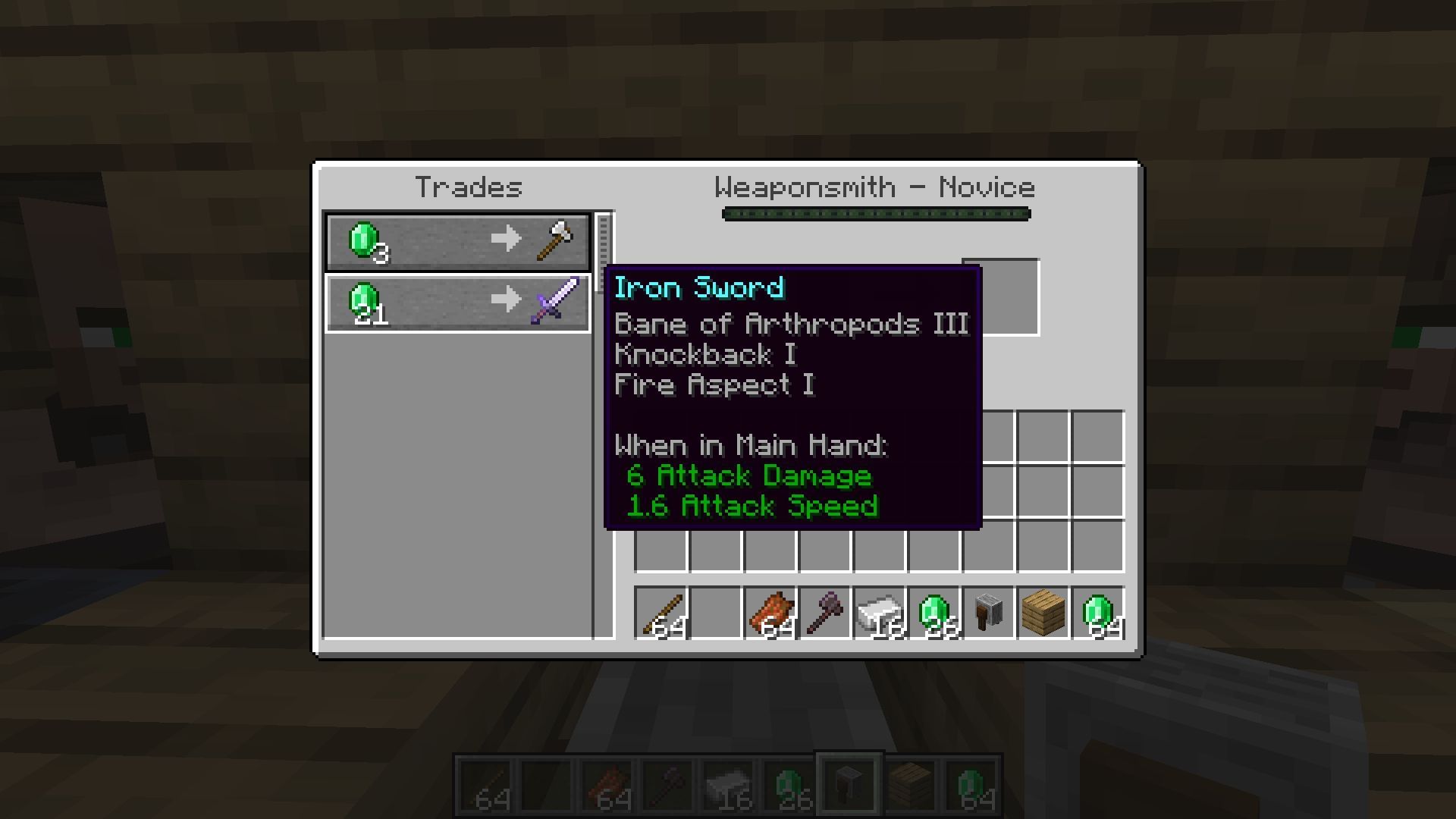Select the 3 emeralds for iron axe trade
This screenshot has height=819, width=1456.
457,241
